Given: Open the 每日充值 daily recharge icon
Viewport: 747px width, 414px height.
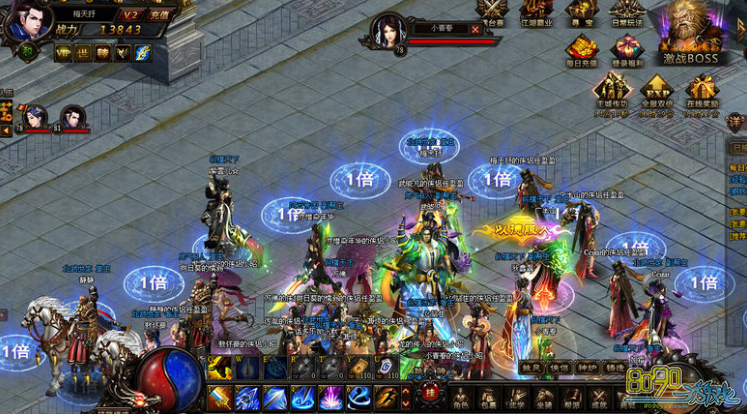Looking at the screenshot, I should pyautogui.click(x=582, y=50).
